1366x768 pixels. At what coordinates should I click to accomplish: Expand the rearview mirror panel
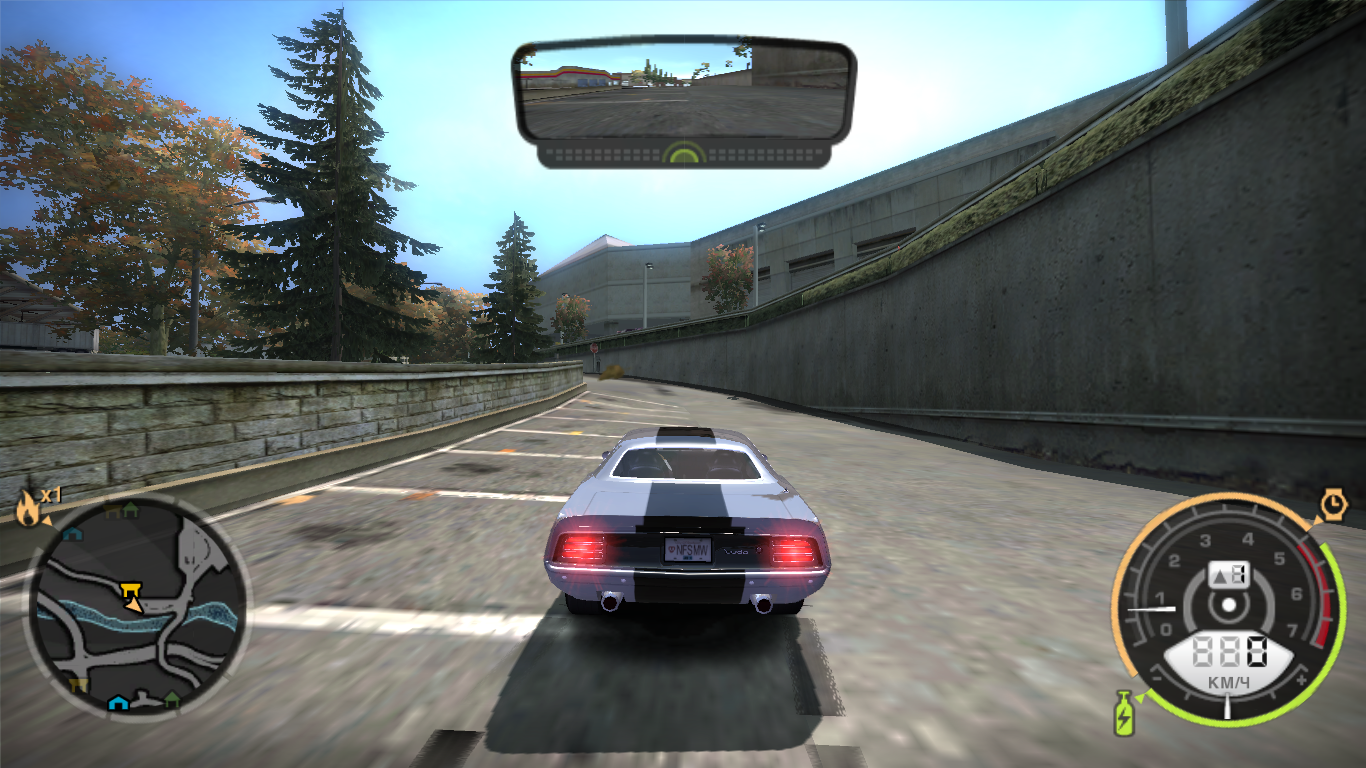(683, 90)
